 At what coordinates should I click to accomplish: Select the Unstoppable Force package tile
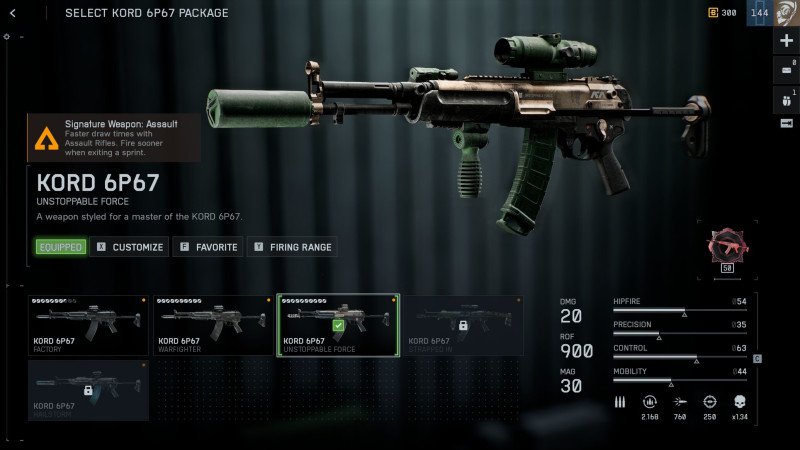tap(337, 325)
